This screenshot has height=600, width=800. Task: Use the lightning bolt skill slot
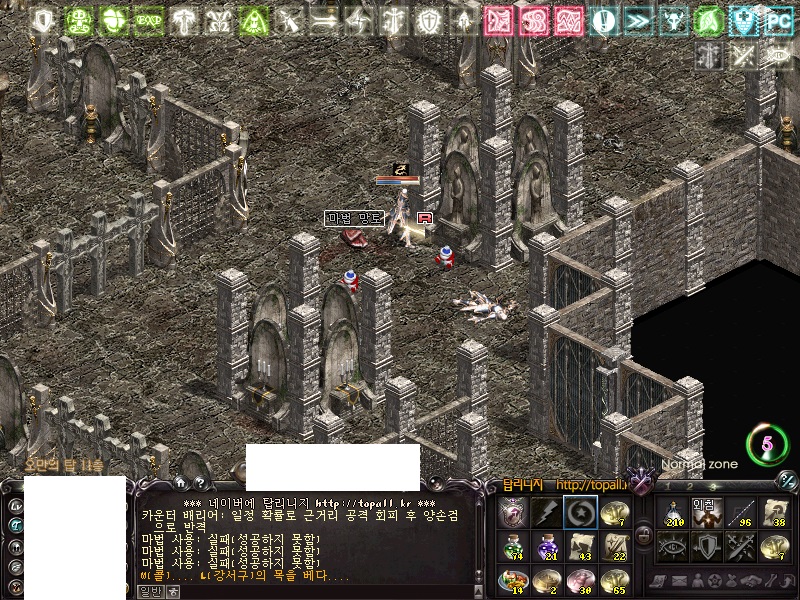click(x=546, y=512)
